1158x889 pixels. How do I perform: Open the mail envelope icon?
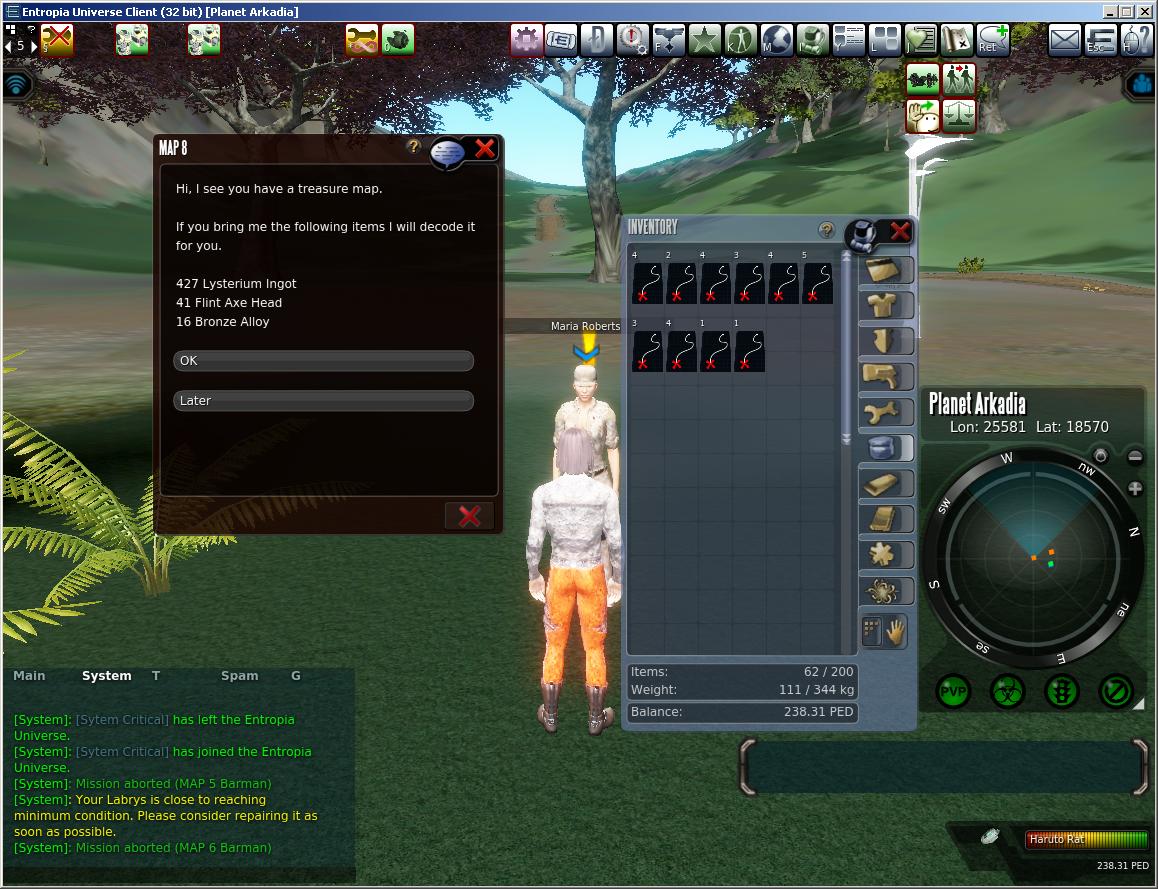point(1065,40)
